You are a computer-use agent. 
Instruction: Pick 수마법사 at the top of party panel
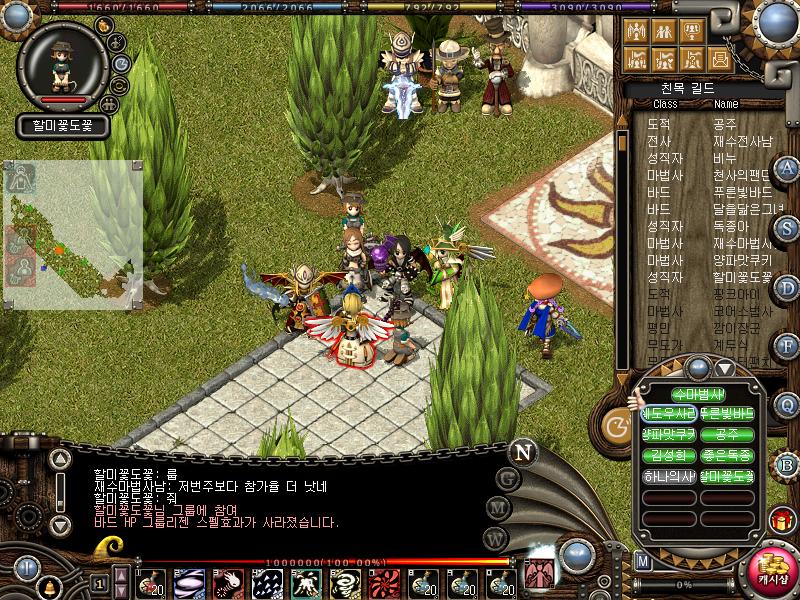coord(697,394)
